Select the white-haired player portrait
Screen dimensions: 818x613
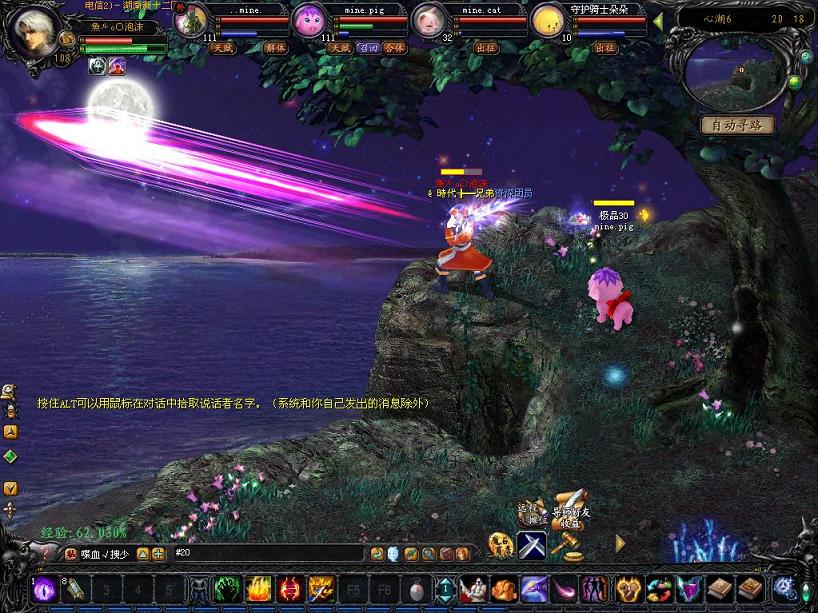(x=33, y=32)
